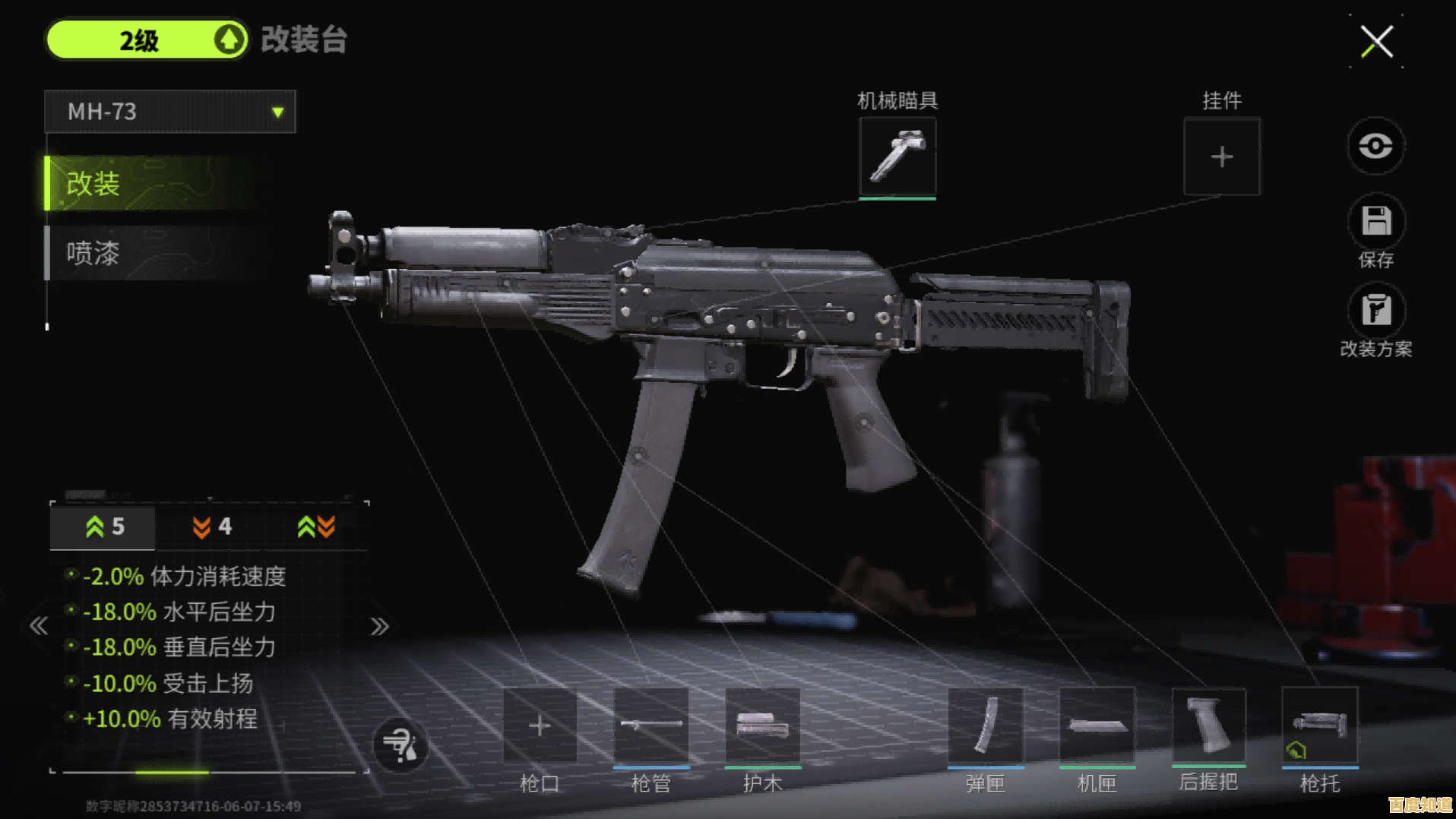Show the five positive stat effects

pyautogui.click(x=104, y=526)
